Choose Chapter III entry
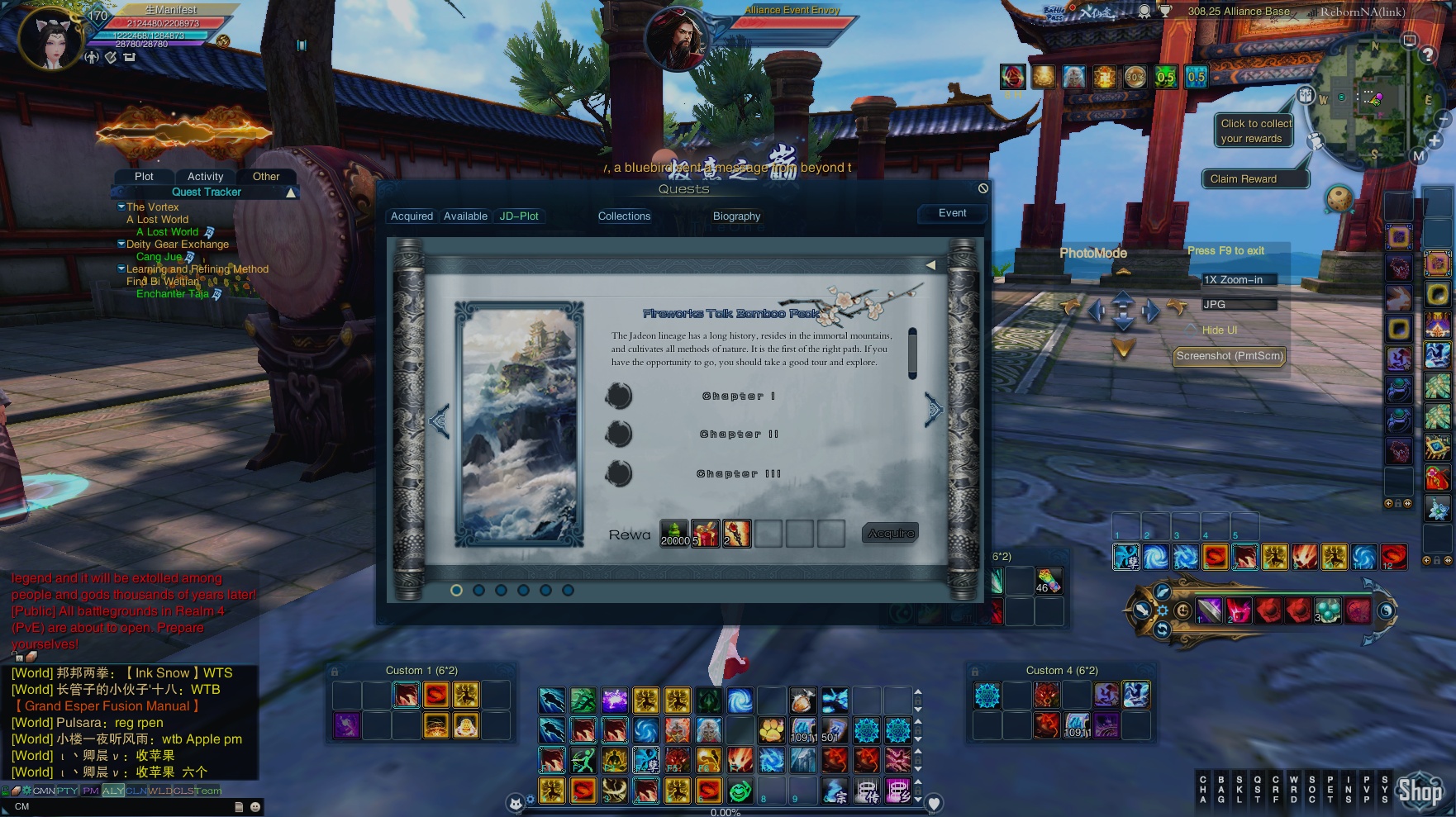This screenshot has height=817, width=1456. click(x=738, y=474)
